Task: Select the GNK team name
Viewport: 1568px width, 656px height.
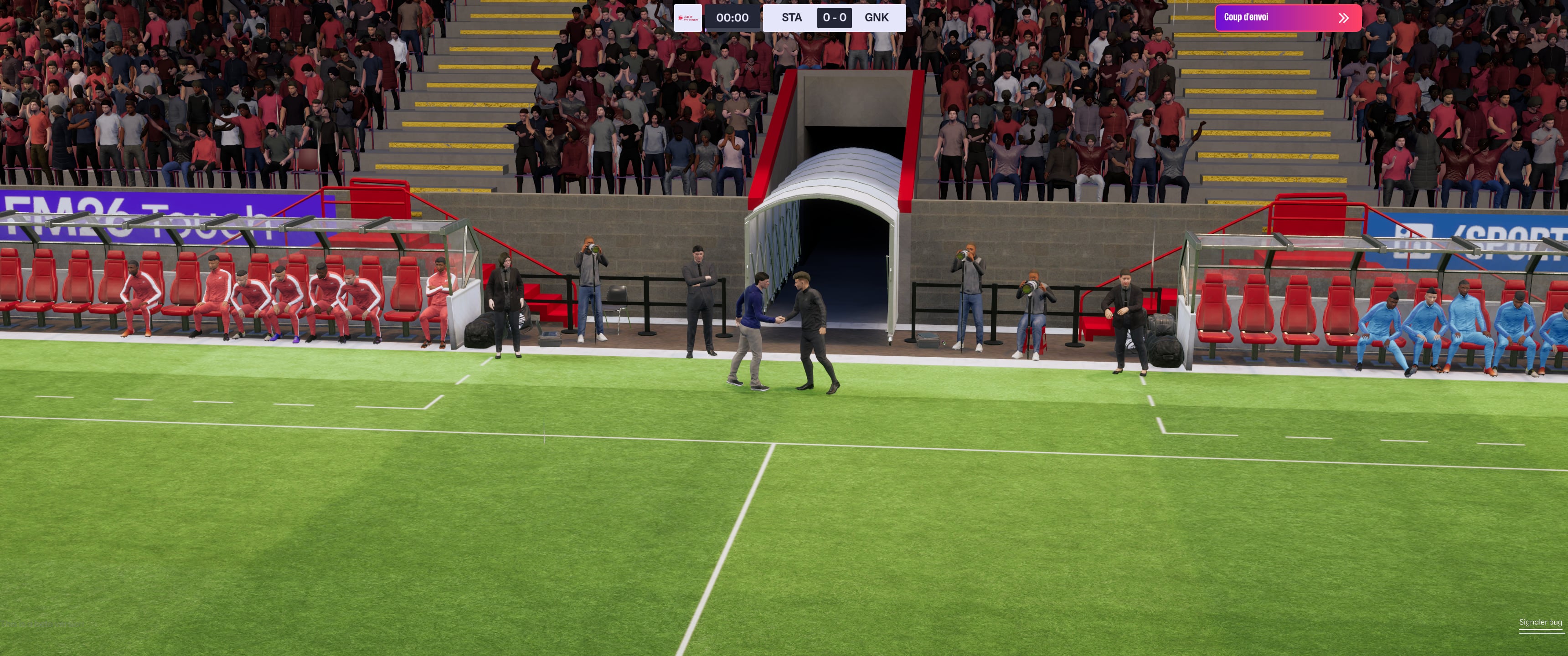Action: coord(876,18)
